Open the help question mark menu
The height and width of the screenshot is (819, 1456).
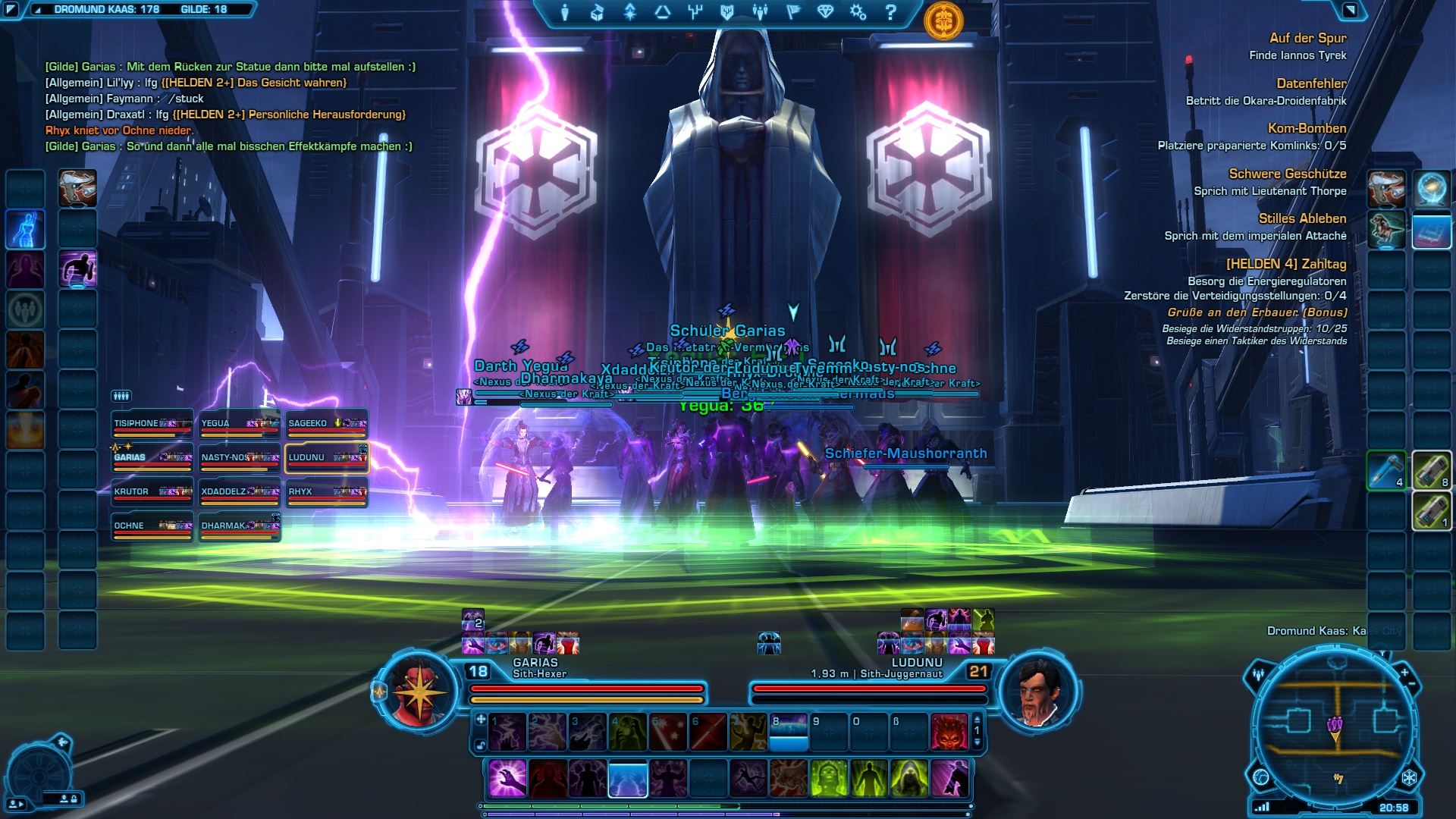pos(891,12)
